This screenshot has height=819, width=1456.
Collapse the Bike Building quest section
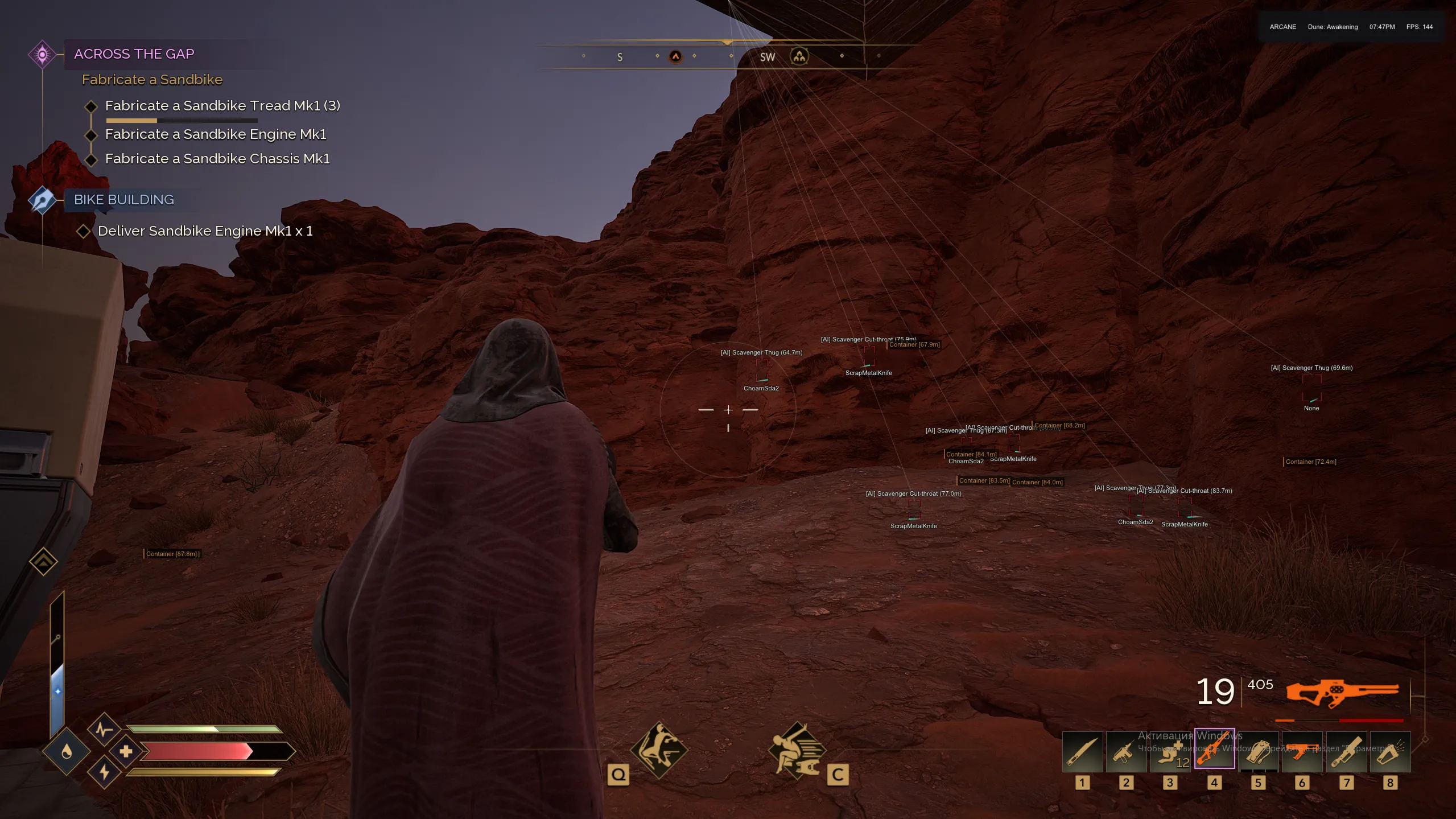(123, 199)
